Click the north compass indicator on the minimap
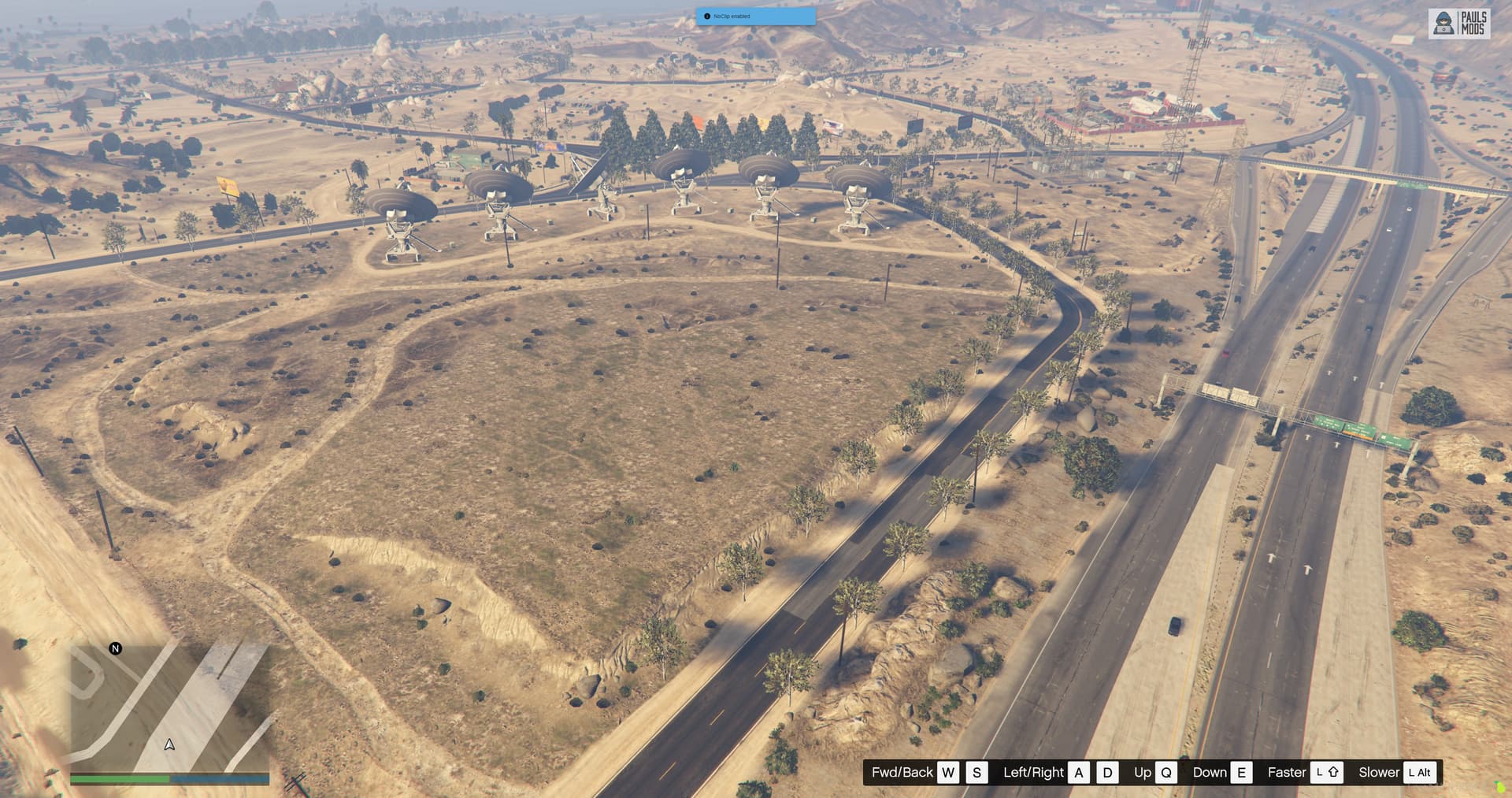Viewport: 1512px width, 798px height. point(116,648)
